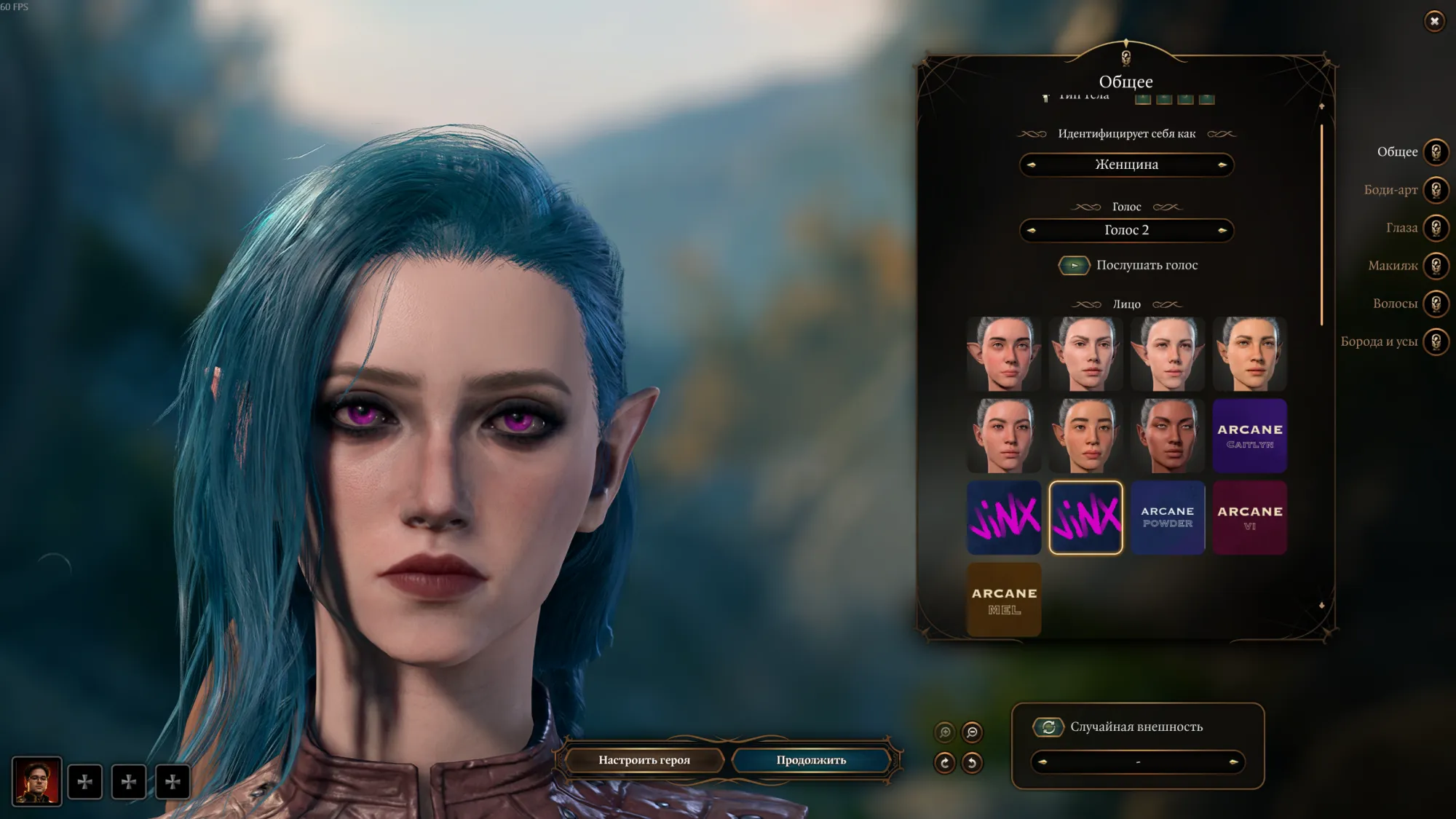This screenshot has width=1456, height=819.
Task: Switch to the Макияж tab
Action: (1436, 266)
